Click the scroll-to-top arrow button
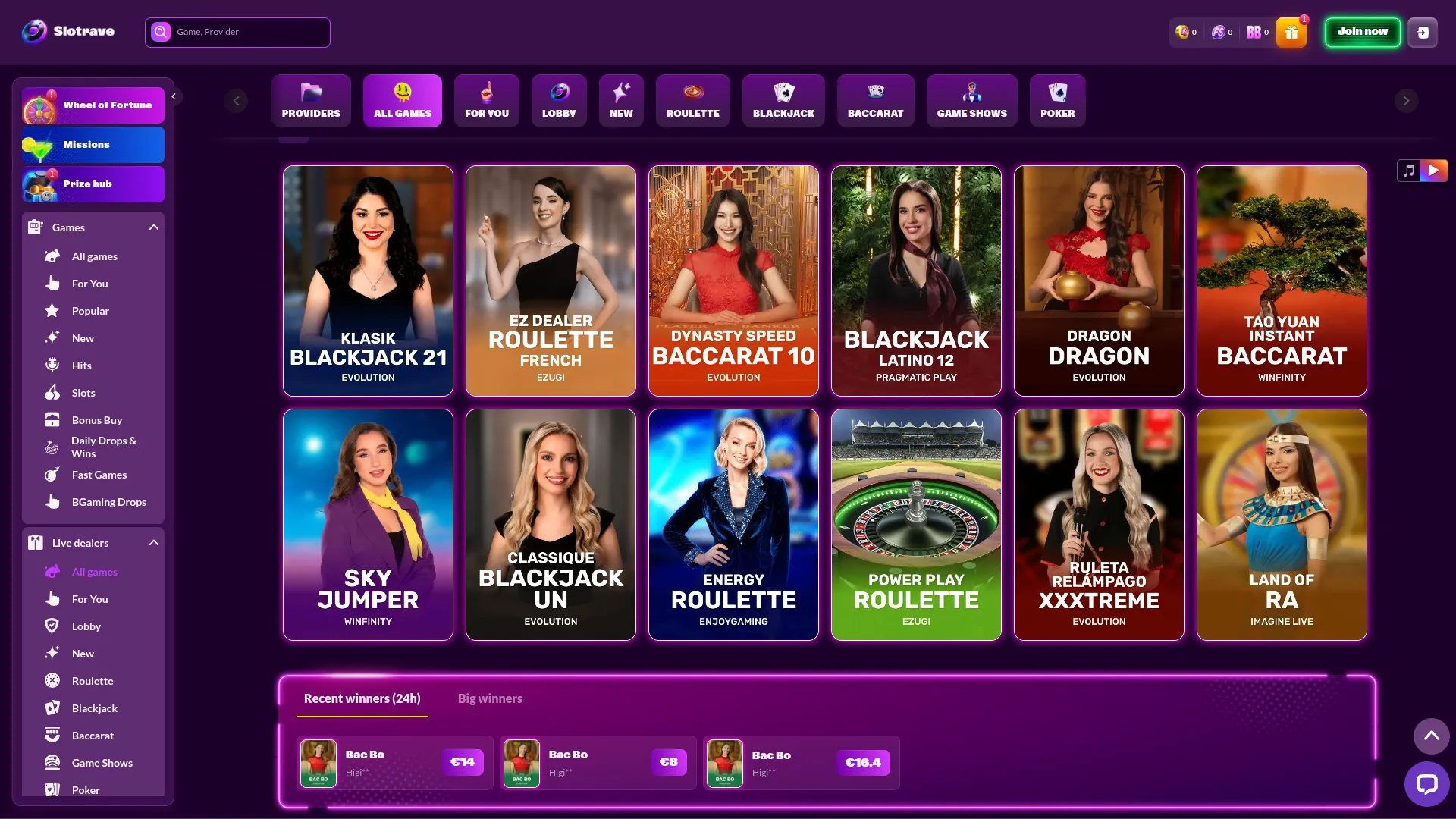 pos(1432,736)
